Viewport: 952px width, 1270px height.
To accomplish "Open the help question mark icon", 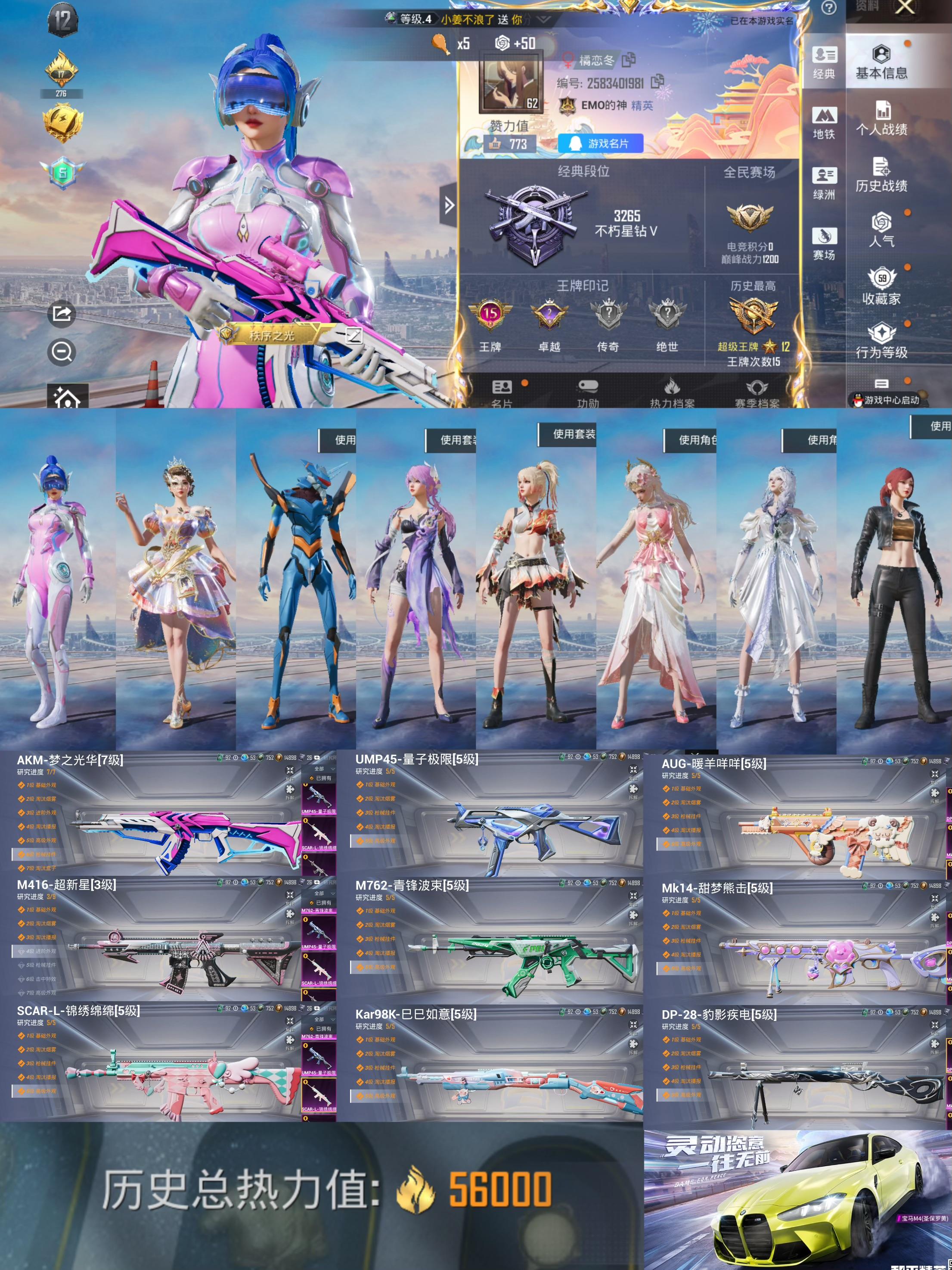I will tap(828, 7).
